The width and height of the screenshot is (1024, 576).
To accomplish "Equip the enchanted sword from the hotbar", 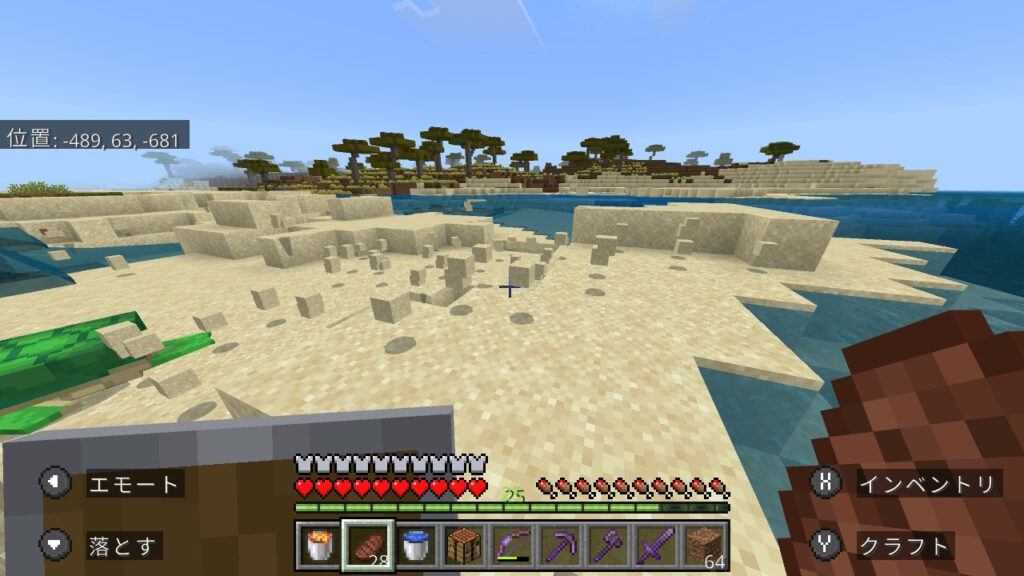I will [x=657, y=546].
